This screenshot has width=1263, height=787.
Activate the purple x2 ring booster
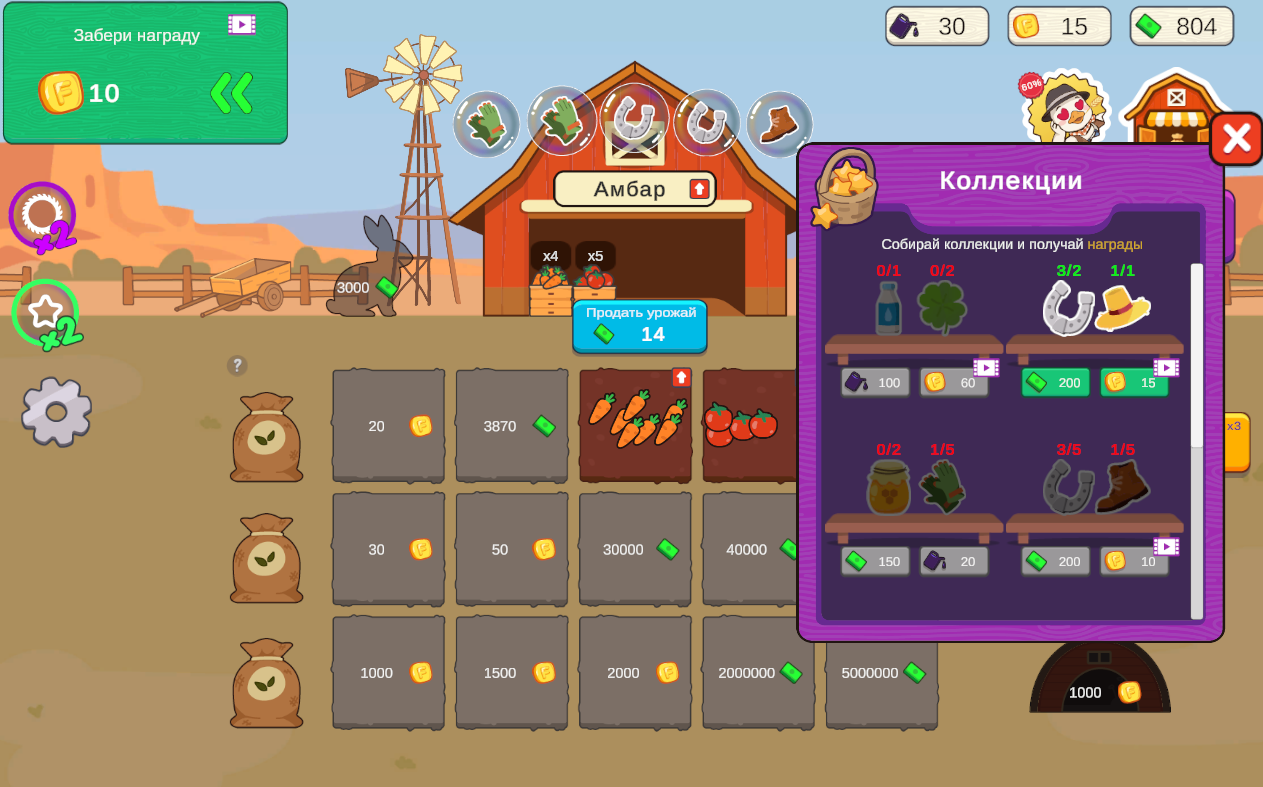pyautogui.click(x=42, y=215)
